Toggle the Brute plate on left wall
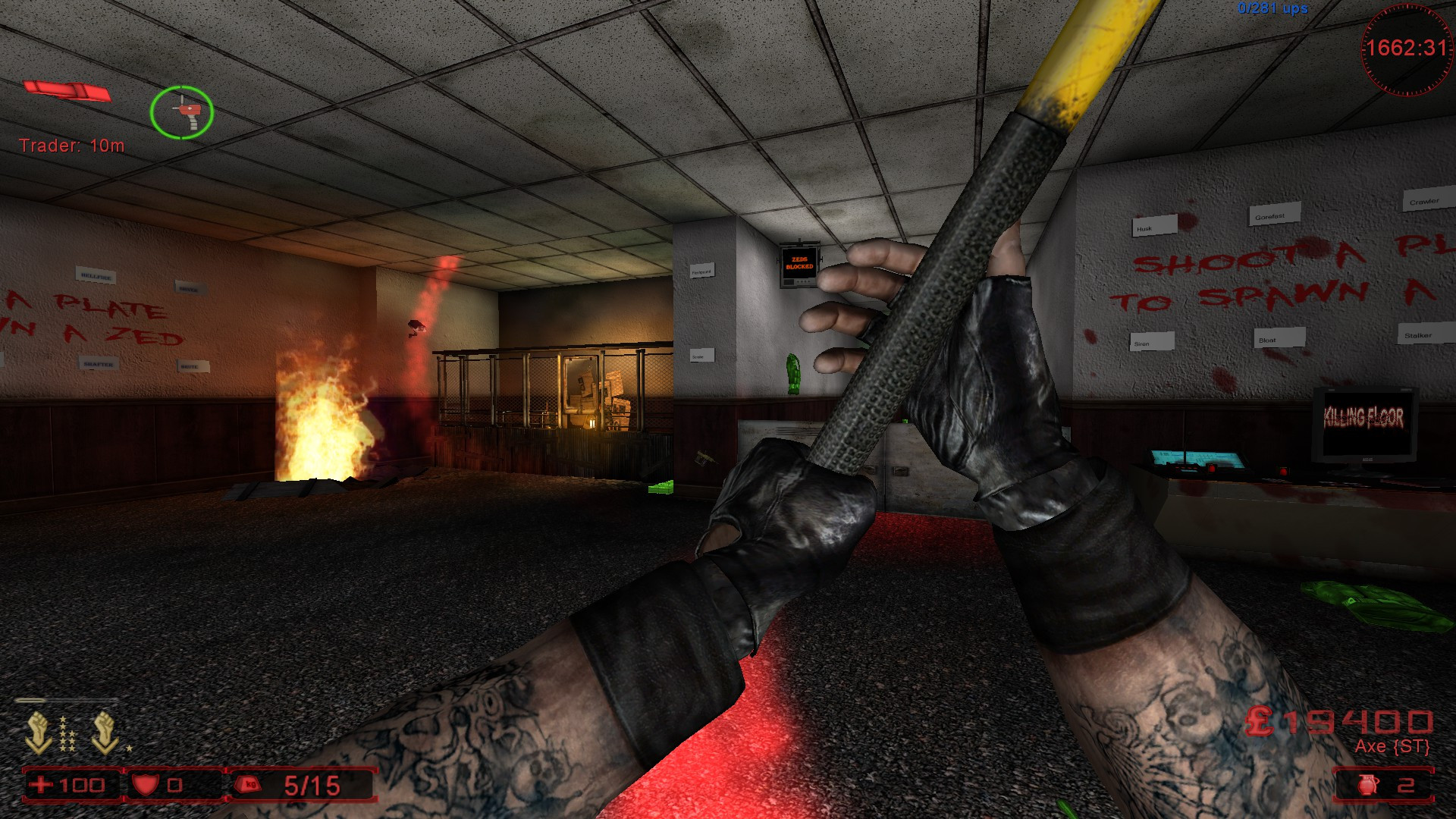The image size is (1456, 819). click(x=192, y=366)
